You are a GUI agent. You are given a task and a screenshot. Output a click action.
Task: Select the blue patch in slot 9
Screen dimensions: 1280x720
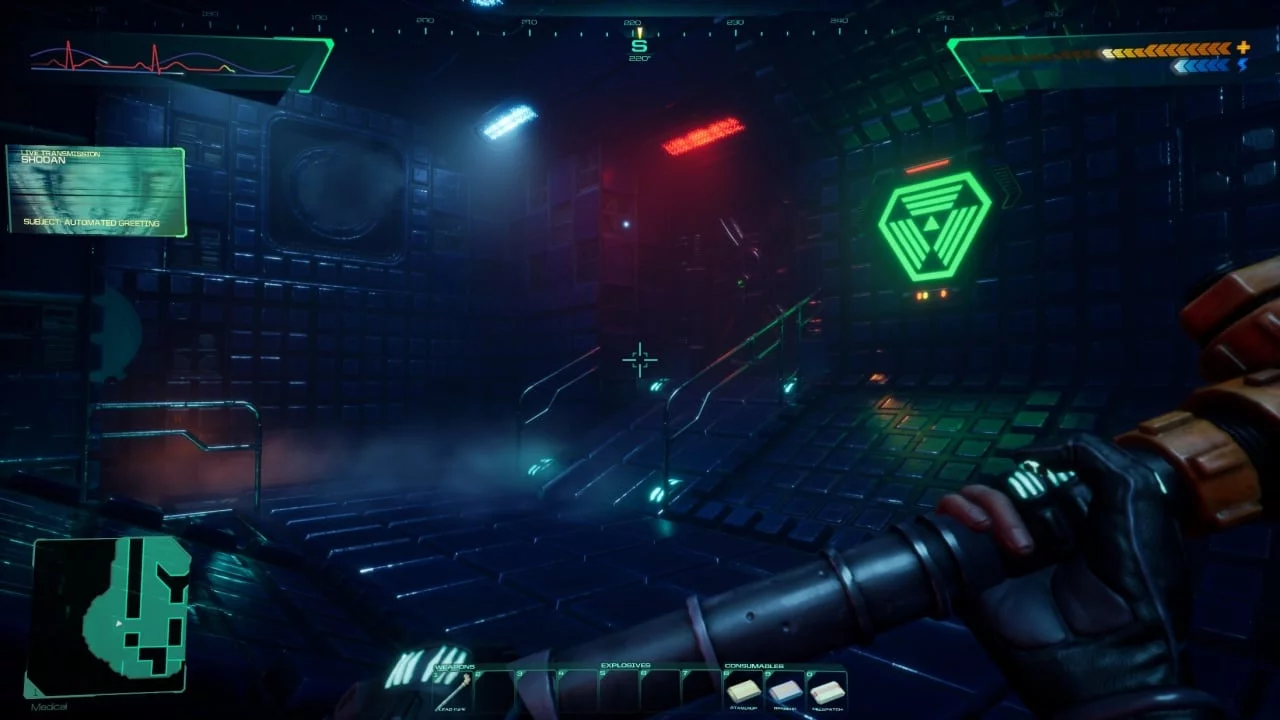[x=786, y=690]
